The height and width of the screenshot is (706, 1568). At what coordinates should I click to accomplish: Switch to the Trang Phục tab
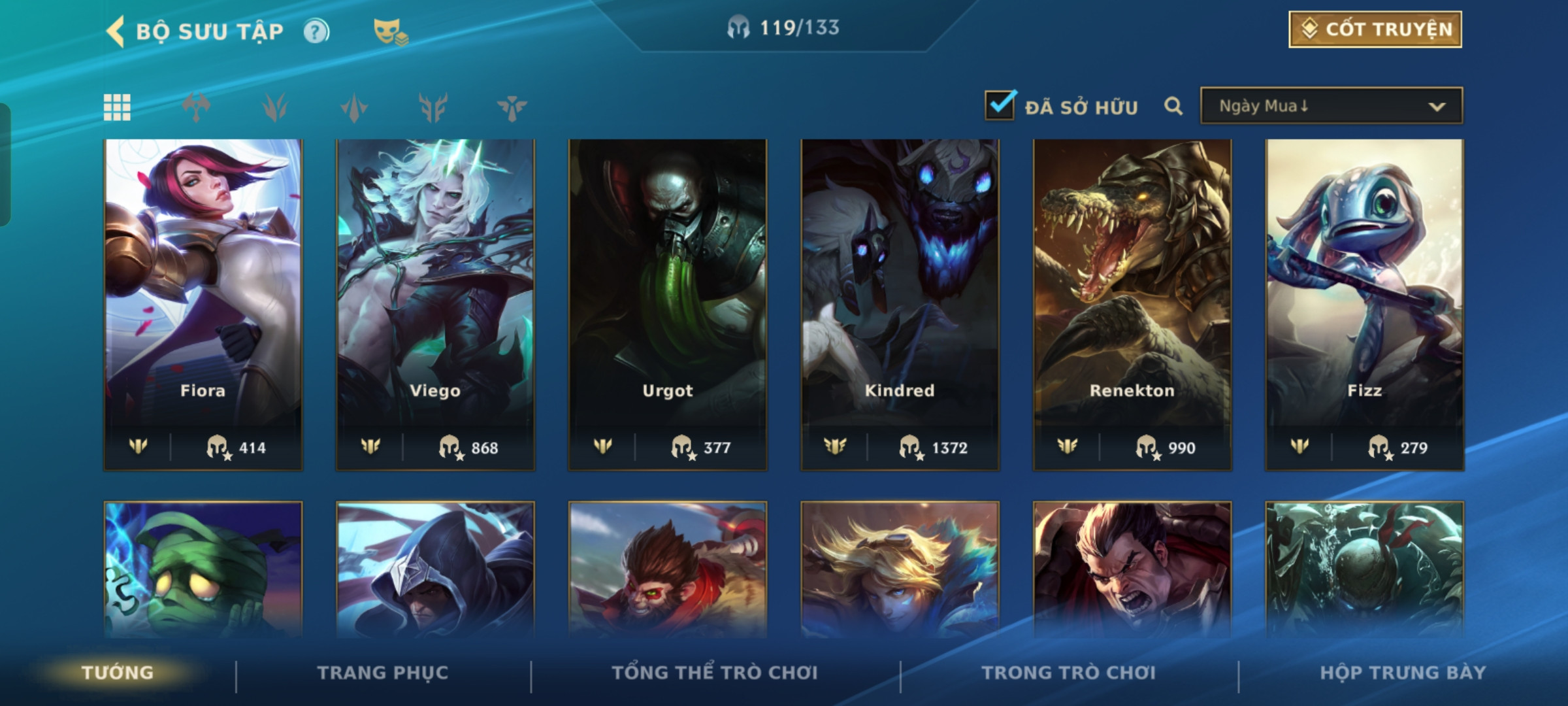(383, 673)
